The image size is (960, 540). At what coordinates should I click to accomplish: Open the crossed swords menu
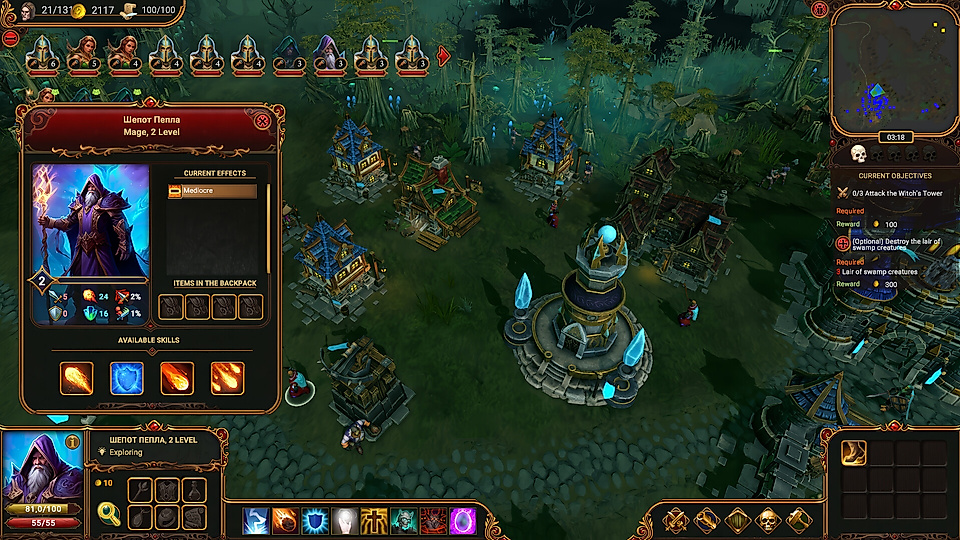tap(675, 520)
